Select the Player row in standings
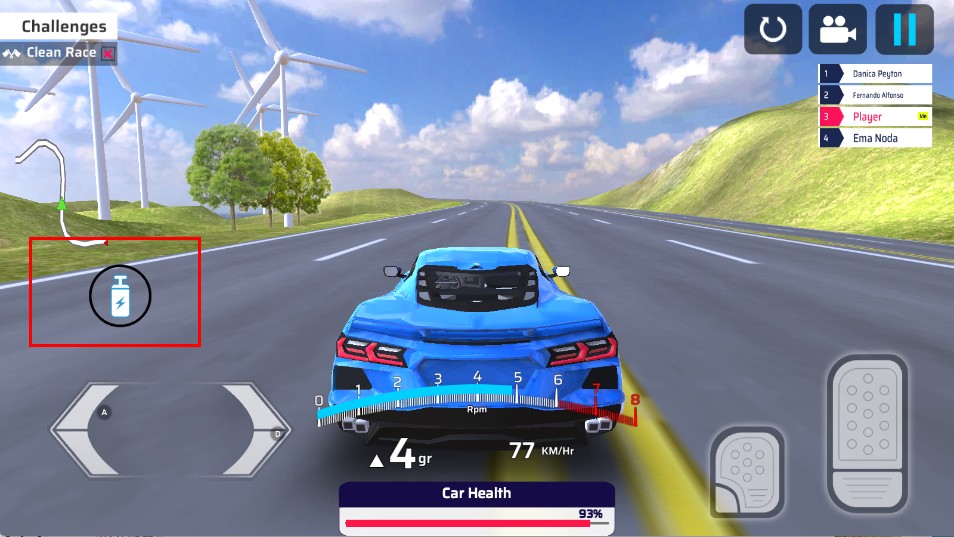 876,117
